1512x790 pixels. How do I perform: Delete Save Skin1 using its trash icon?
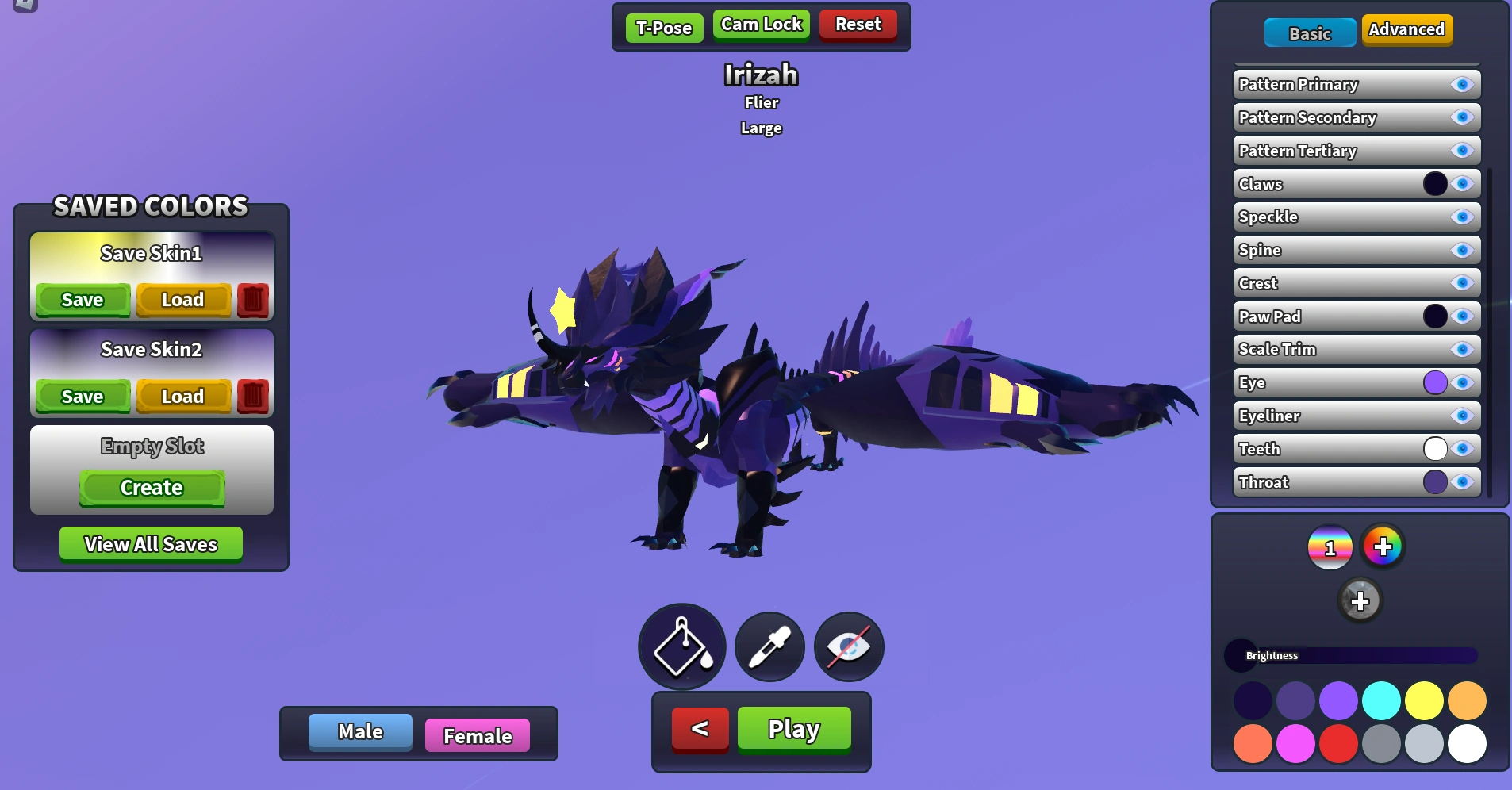(253, 300)
